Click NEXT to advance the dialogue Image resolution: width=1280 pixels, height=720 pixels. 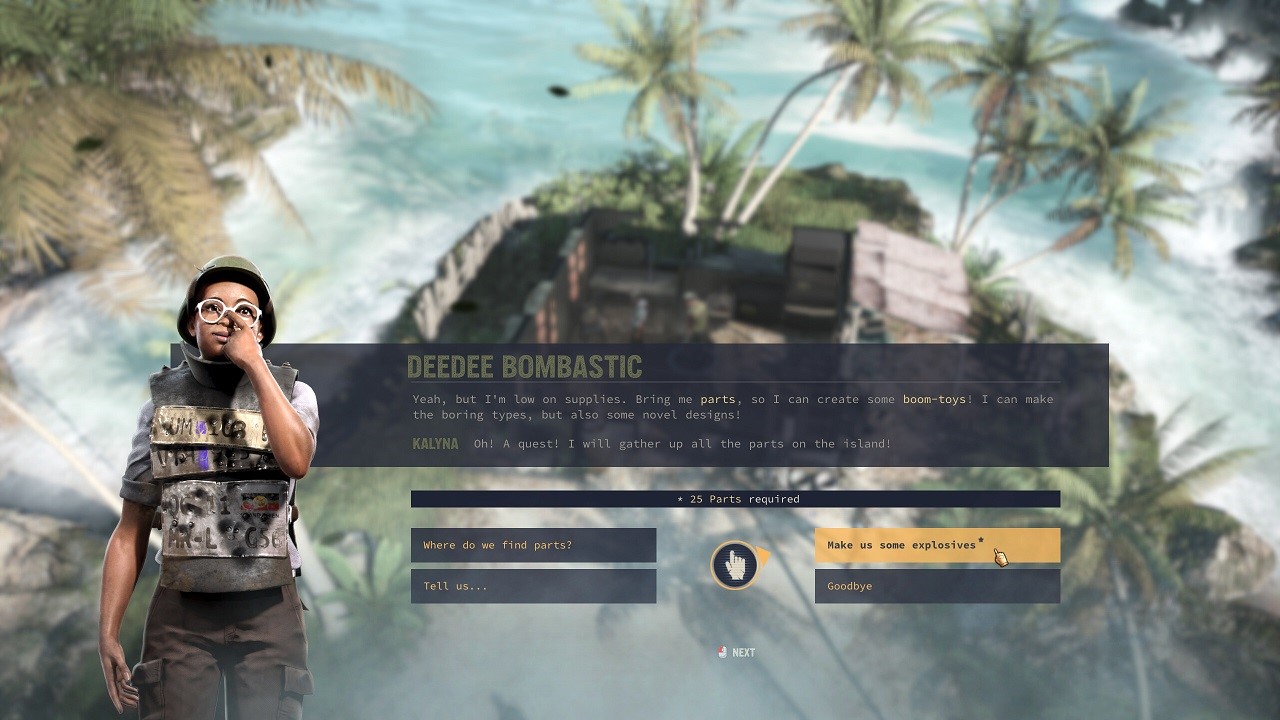pyautogui.click(x=742, y=652)
